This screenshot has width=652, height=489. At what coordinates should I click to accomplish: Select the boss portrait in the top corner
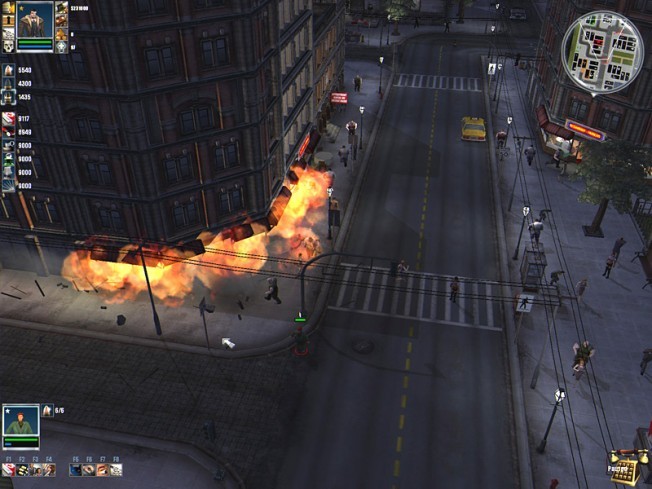pos(35,21)
